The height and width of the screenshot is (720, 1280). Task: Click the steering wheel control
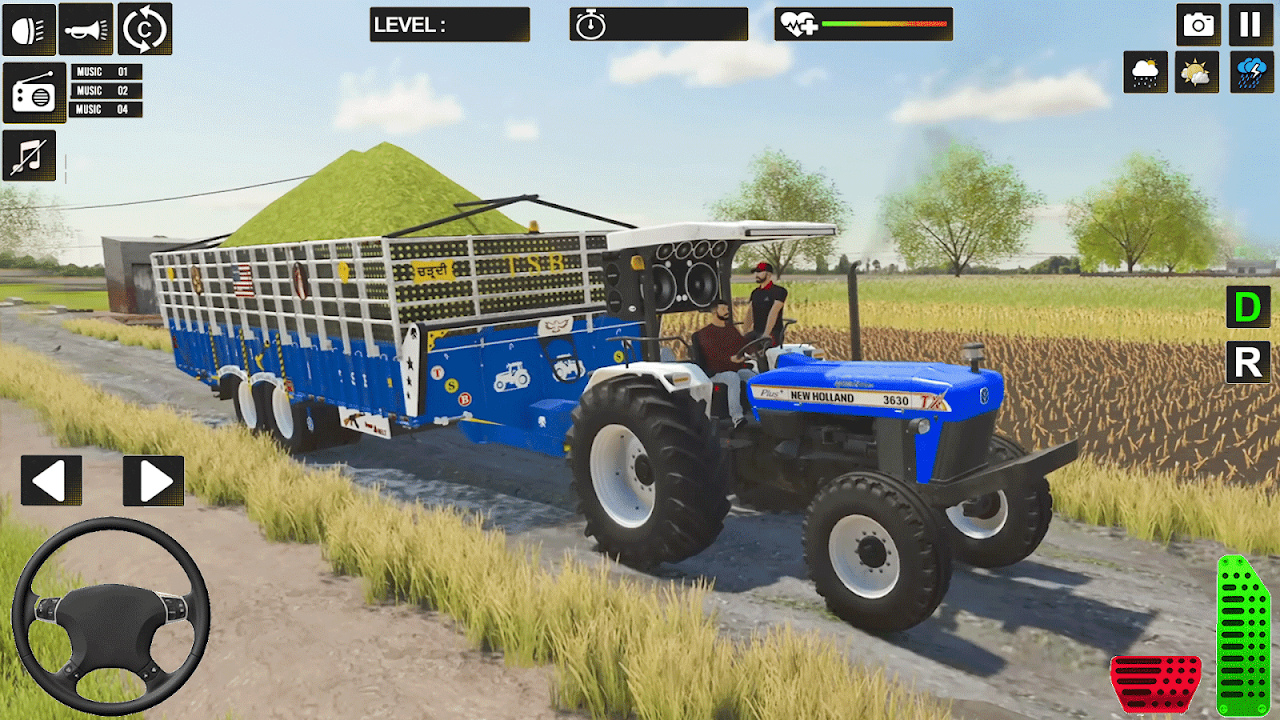110,615
